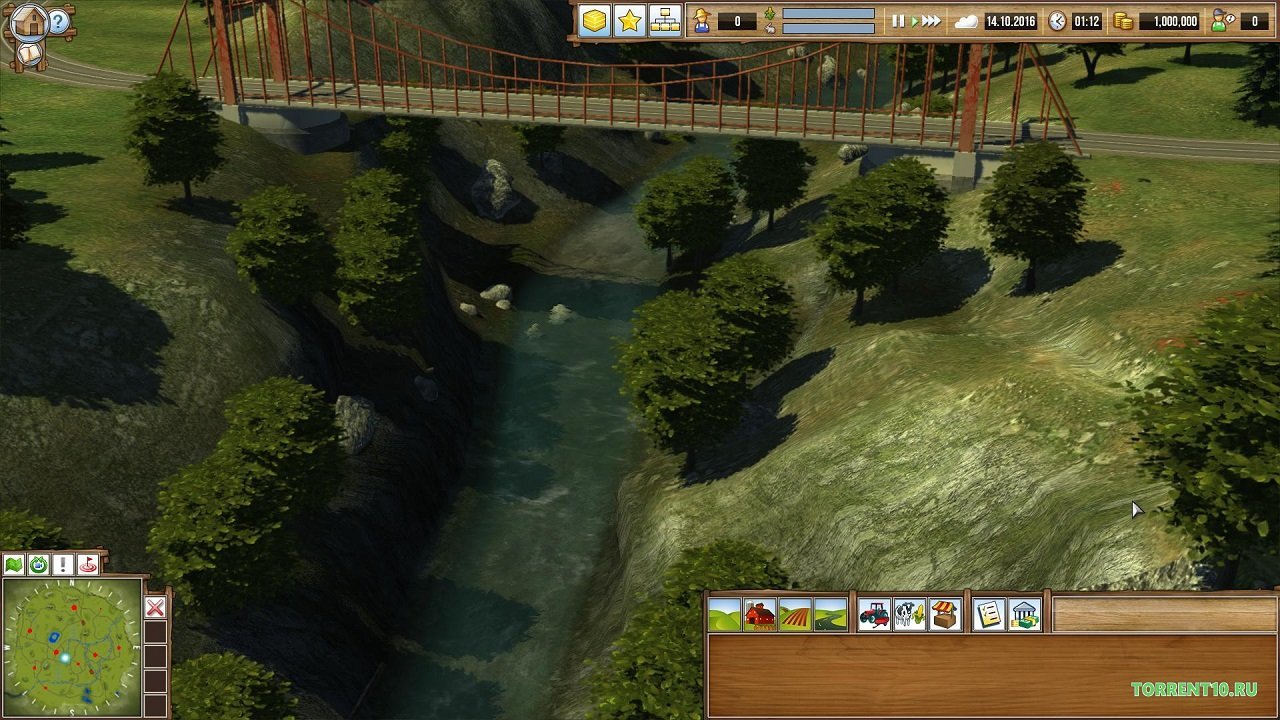
Task: Select the hay bale toolbar button
Action: [x=595, y=21]
